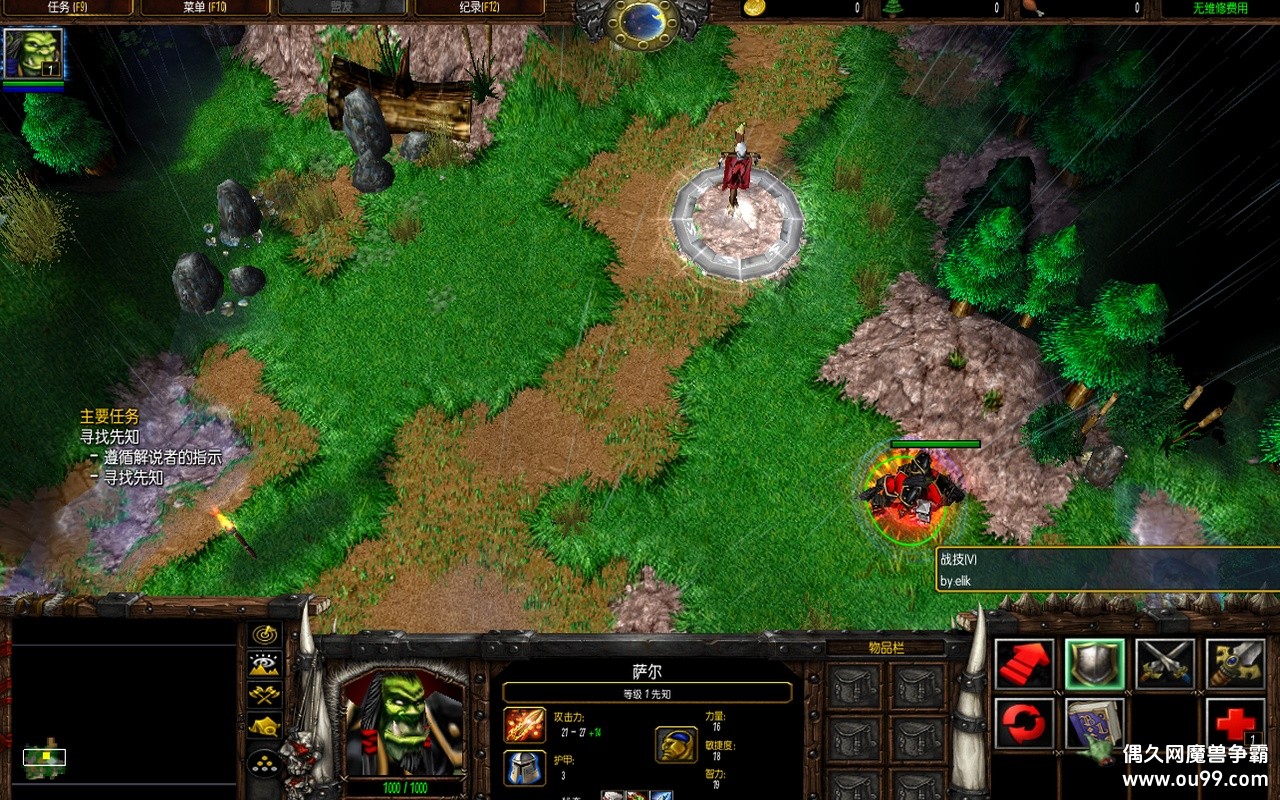Click the red striped arrow command

(x=1024, y=664)
